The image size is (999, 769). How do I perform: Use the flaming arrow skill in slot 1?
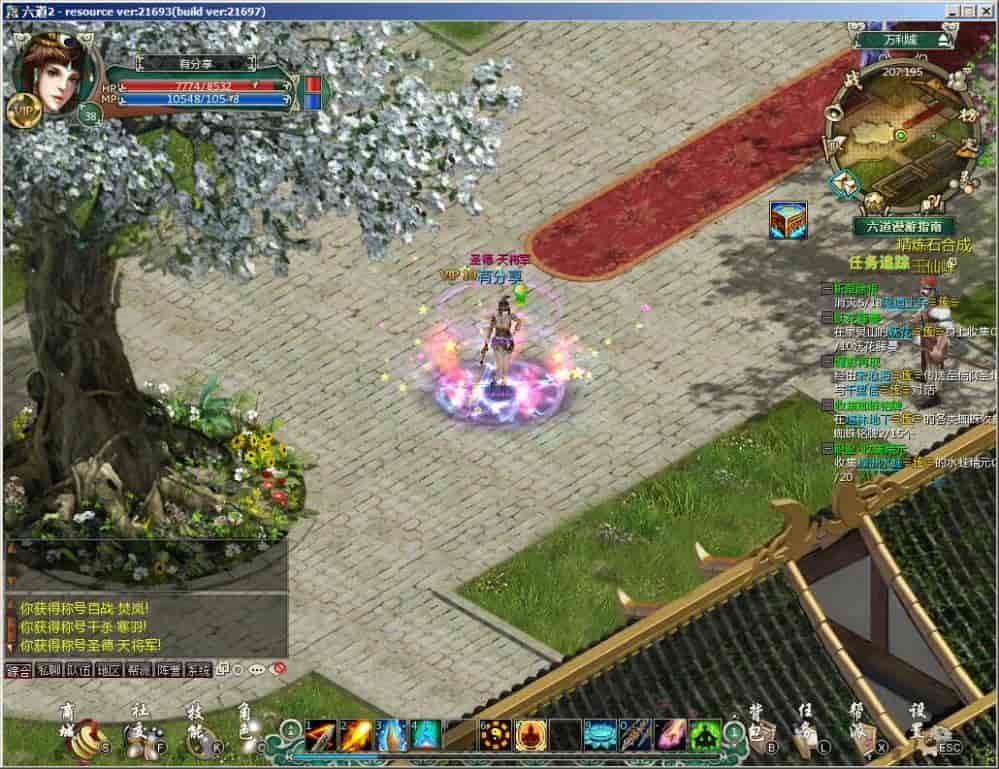320,735
